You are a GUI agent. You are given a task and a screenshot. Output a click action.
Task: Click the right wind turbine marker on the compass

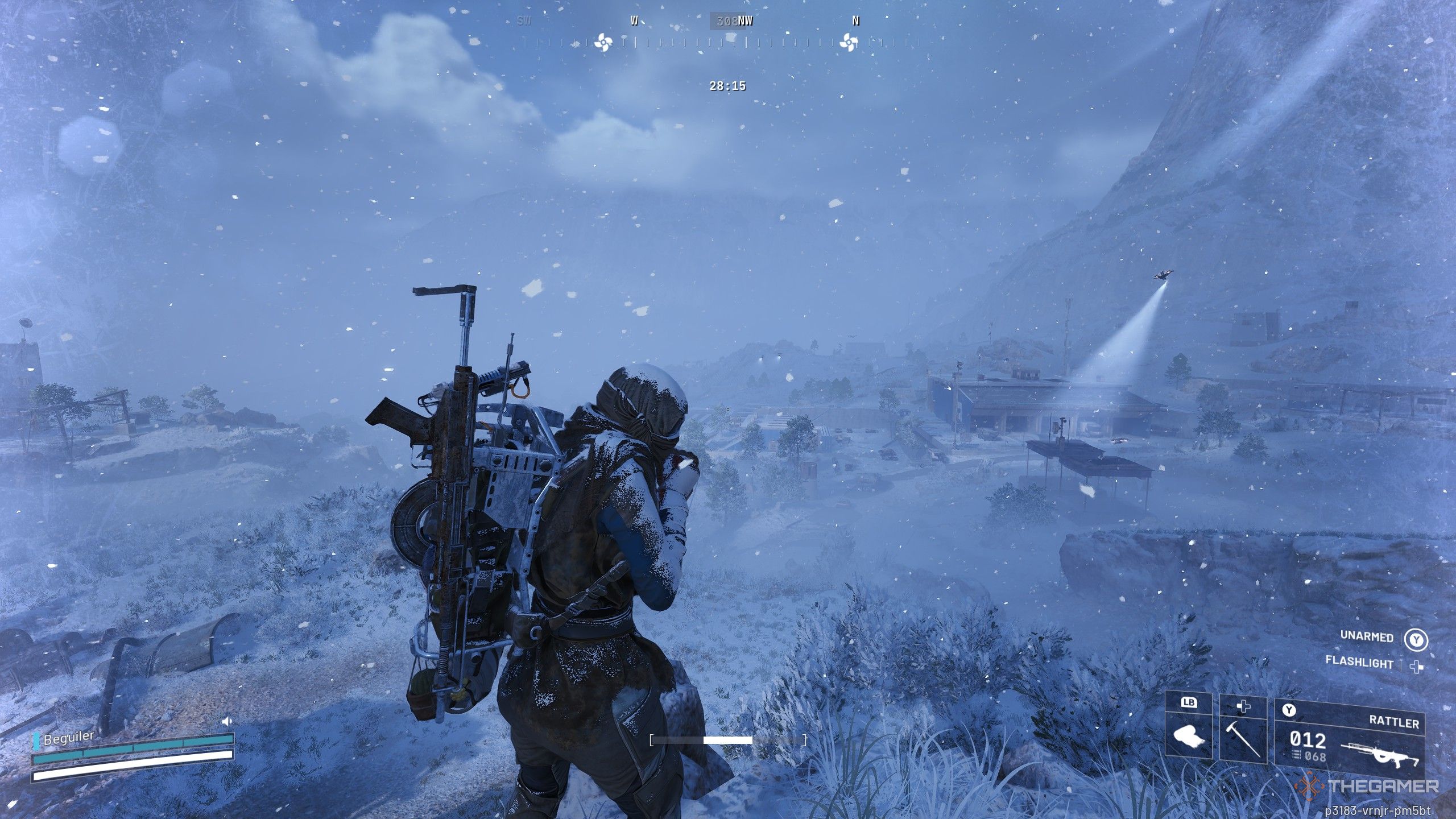(849, 41)
